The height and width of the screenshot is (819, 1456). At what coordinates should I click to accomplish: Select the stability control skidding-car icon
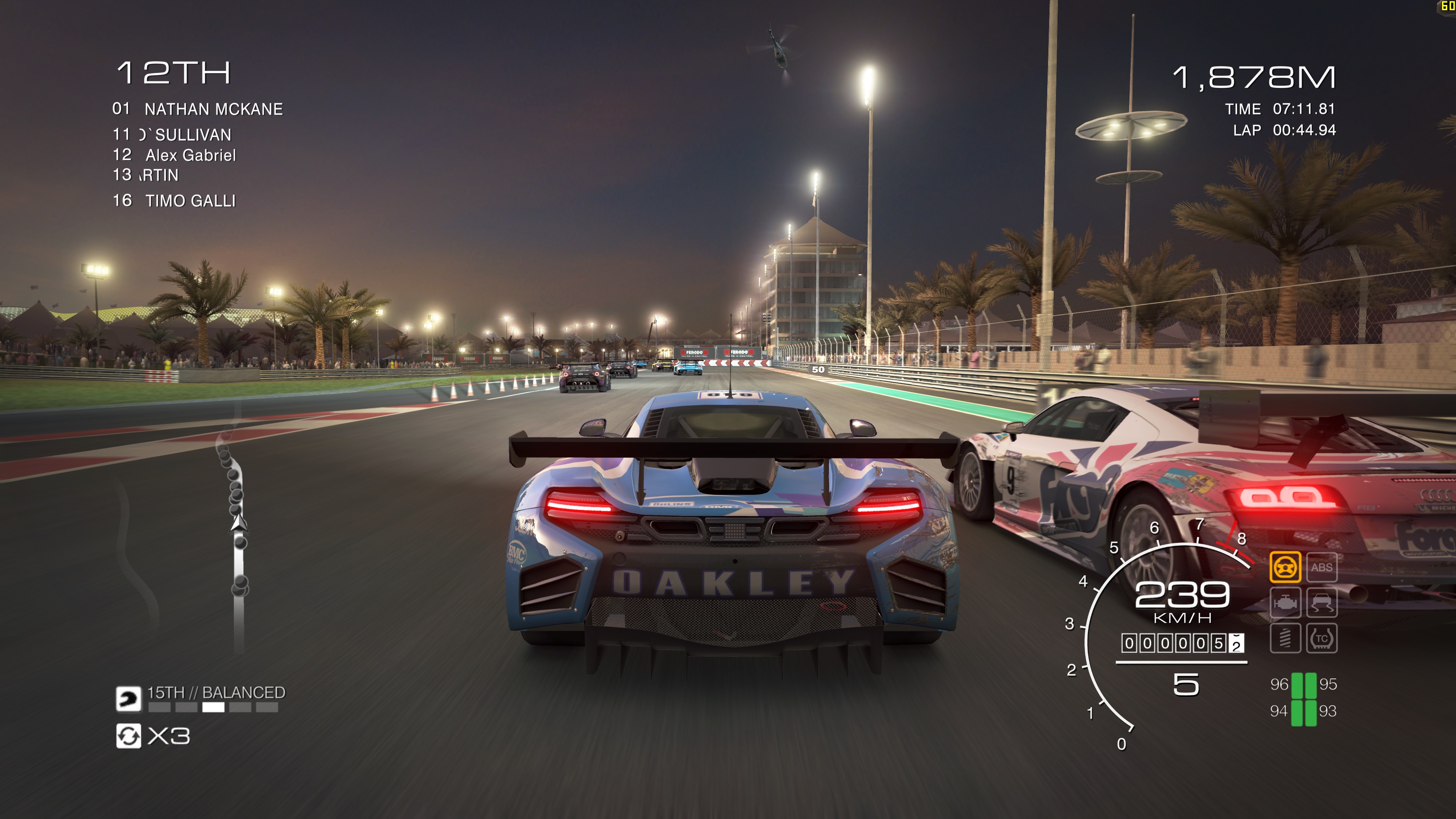pos(1321,602)
